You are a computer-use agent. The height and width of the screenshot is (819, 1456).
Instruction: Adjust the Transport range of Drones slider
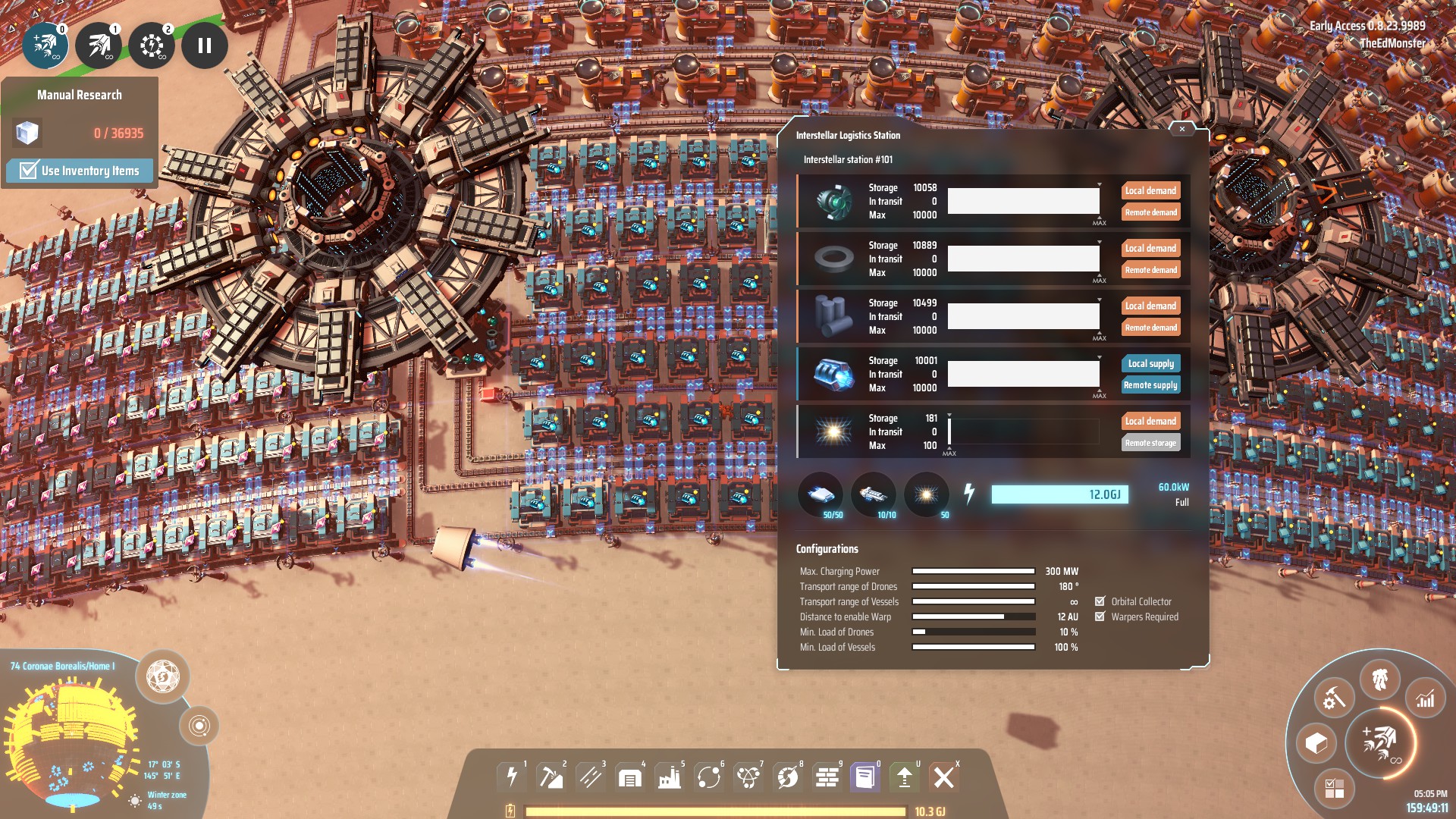[x=973, y=586]
